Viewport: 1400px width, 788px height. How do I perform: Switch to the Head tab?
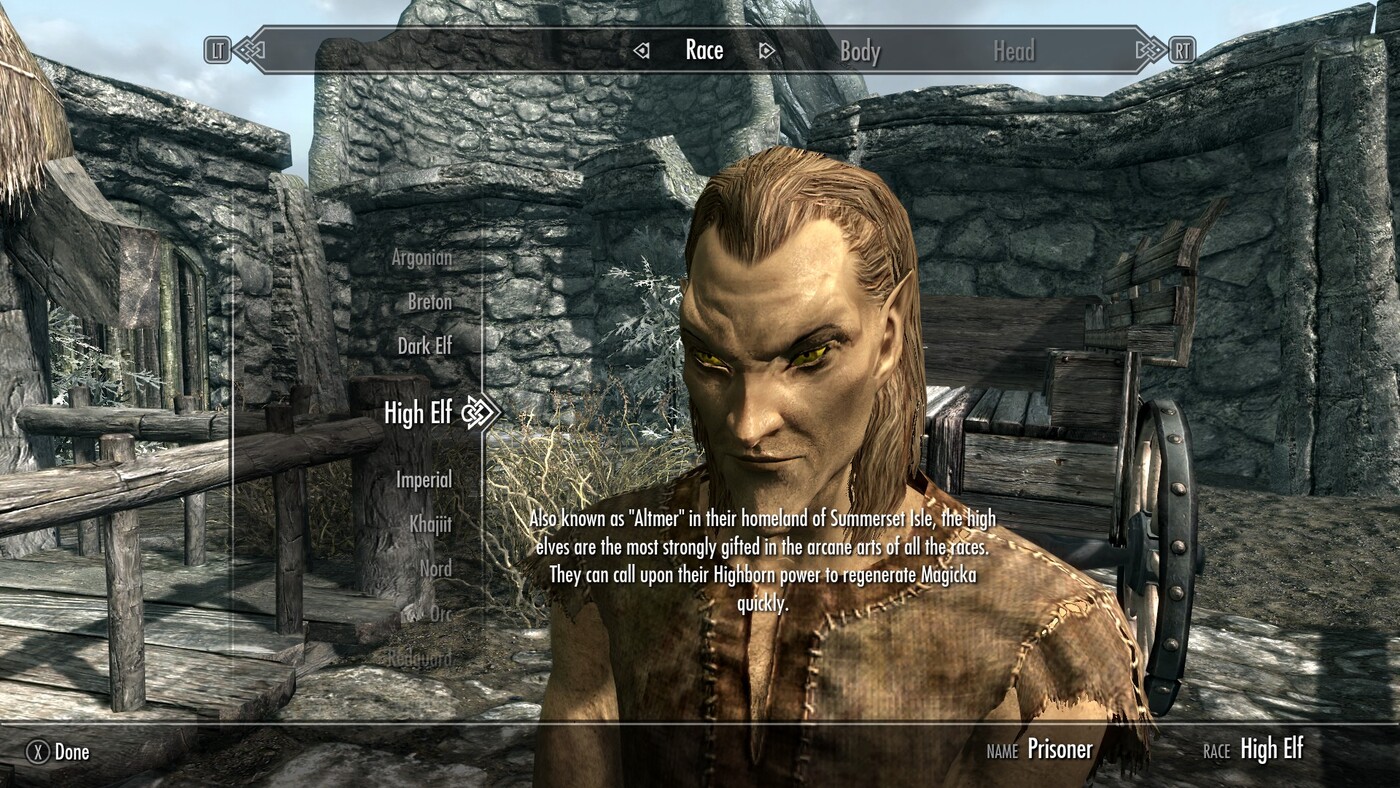point(1014,49)
